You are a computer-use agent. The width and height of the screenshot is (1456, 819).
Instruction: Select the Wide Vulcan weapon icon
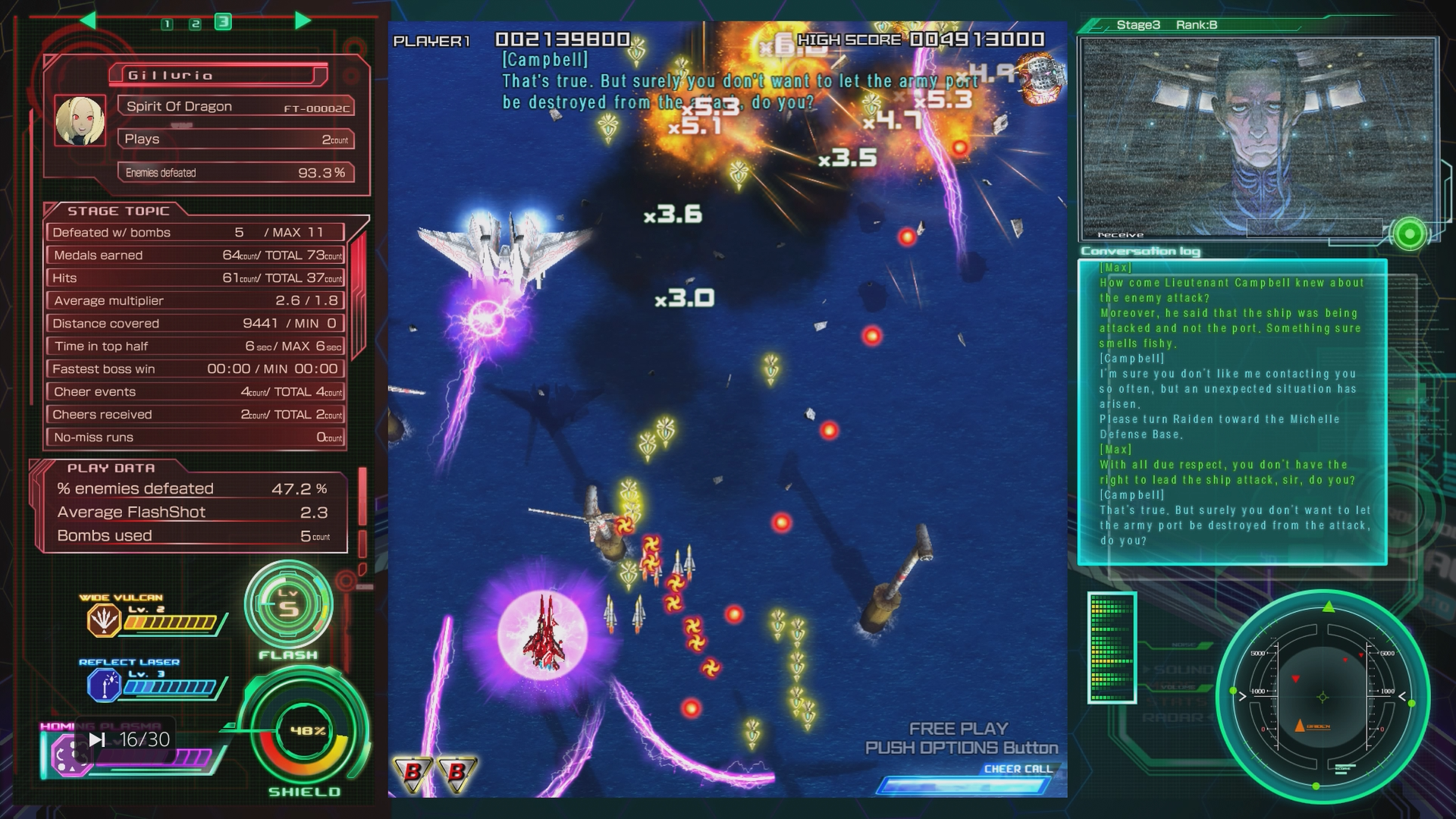pos(103,620)
